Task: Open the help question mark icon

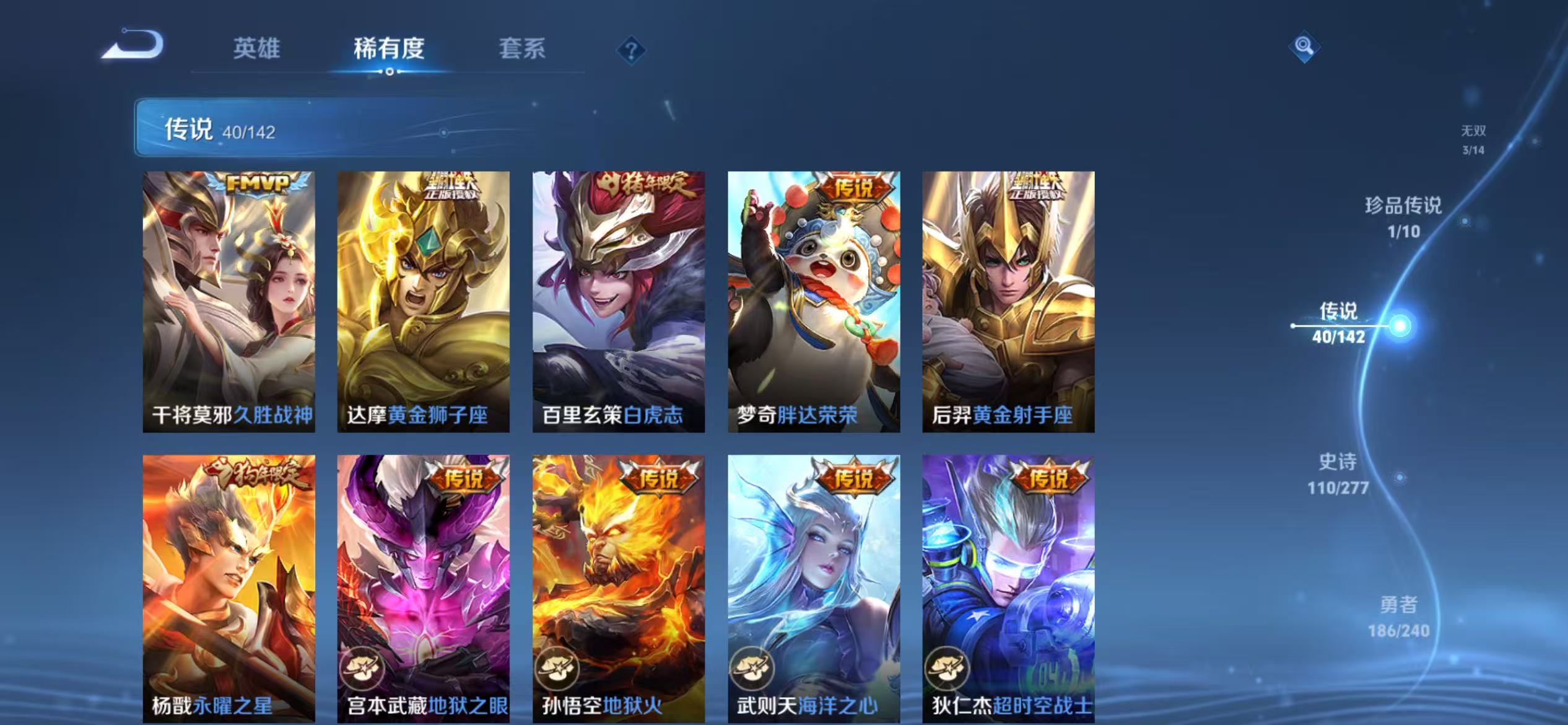Action: click(630, 51)
